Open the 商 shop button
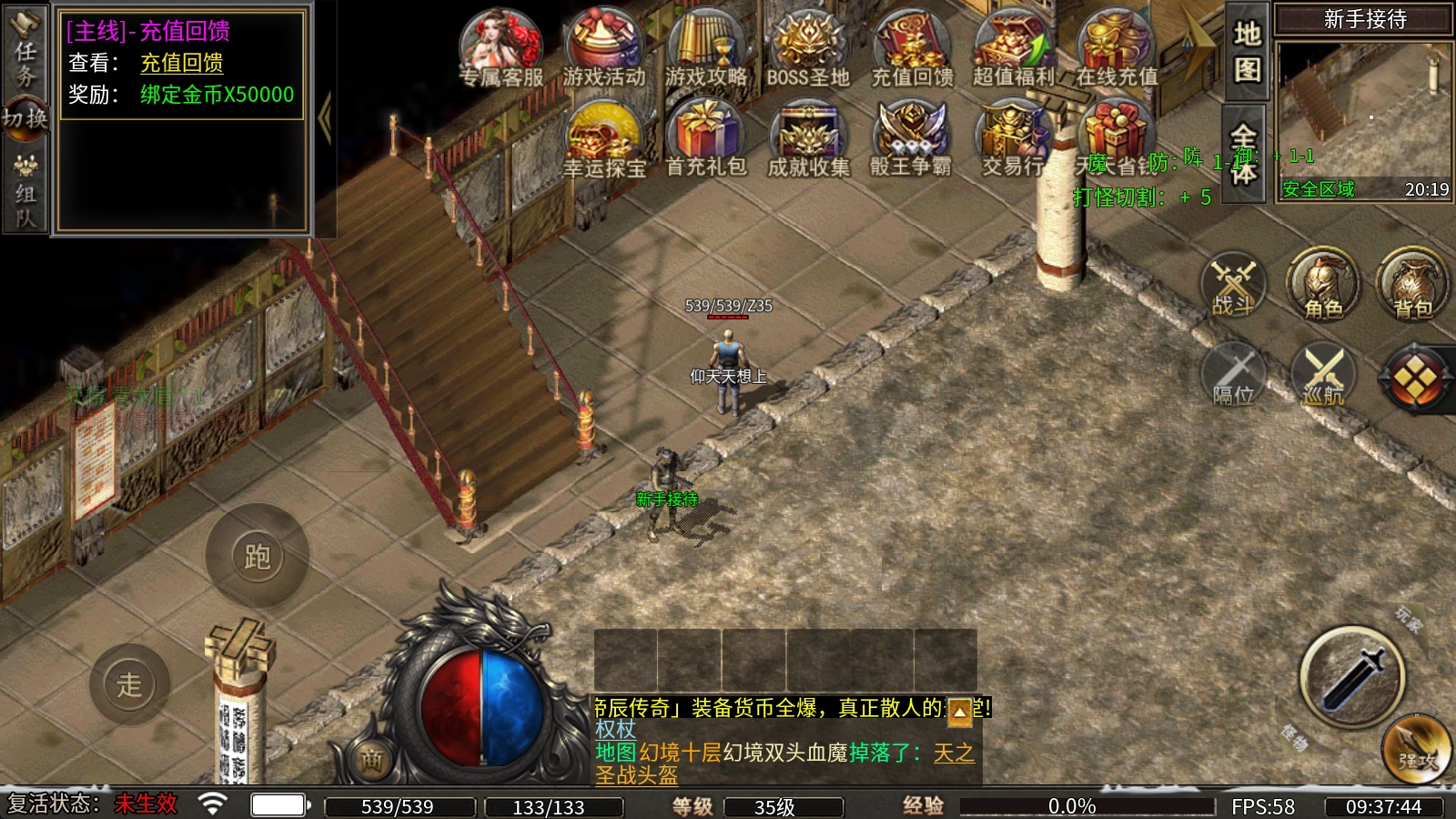The image size is (1456, 819). [371, 761]
